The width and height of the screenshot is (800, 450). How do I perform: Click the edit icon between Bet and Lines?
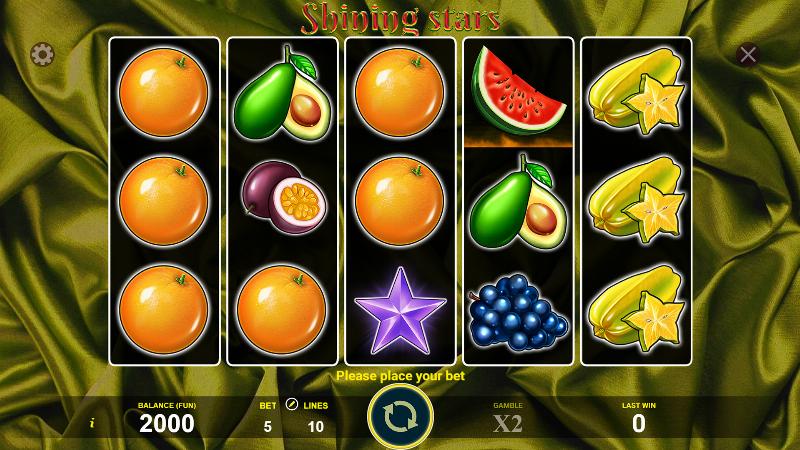pyautogui.click(x=292, y=405)
